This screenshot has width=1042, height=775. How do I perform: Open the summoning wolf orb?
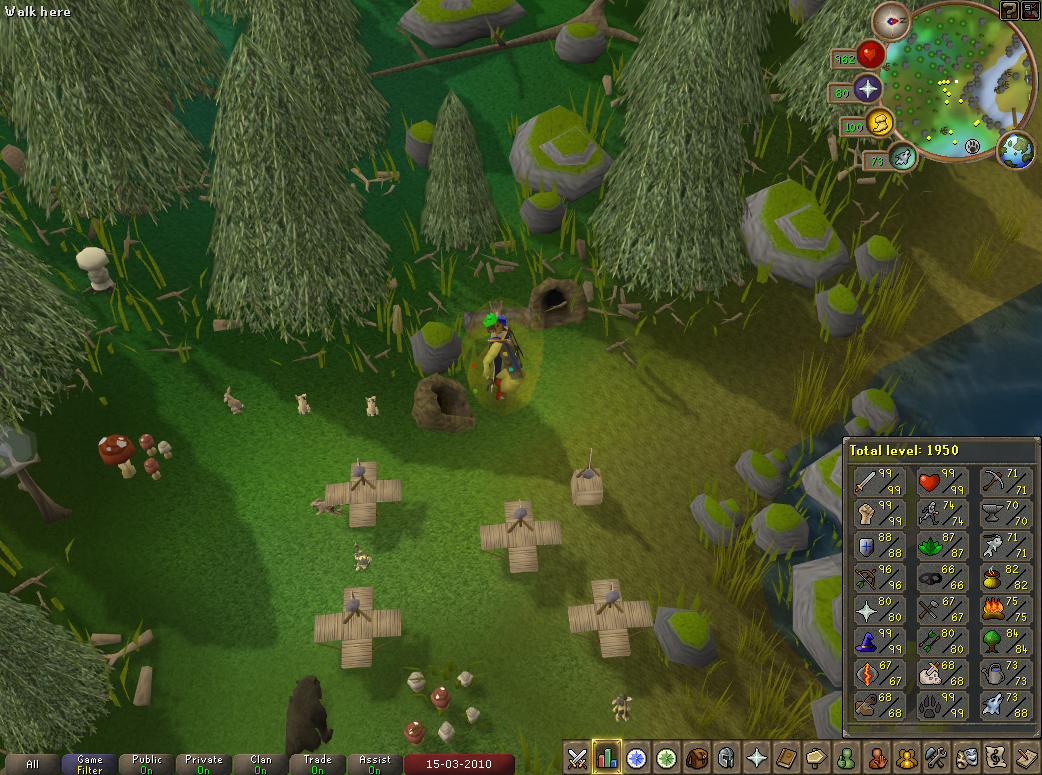tap(901, 158)
